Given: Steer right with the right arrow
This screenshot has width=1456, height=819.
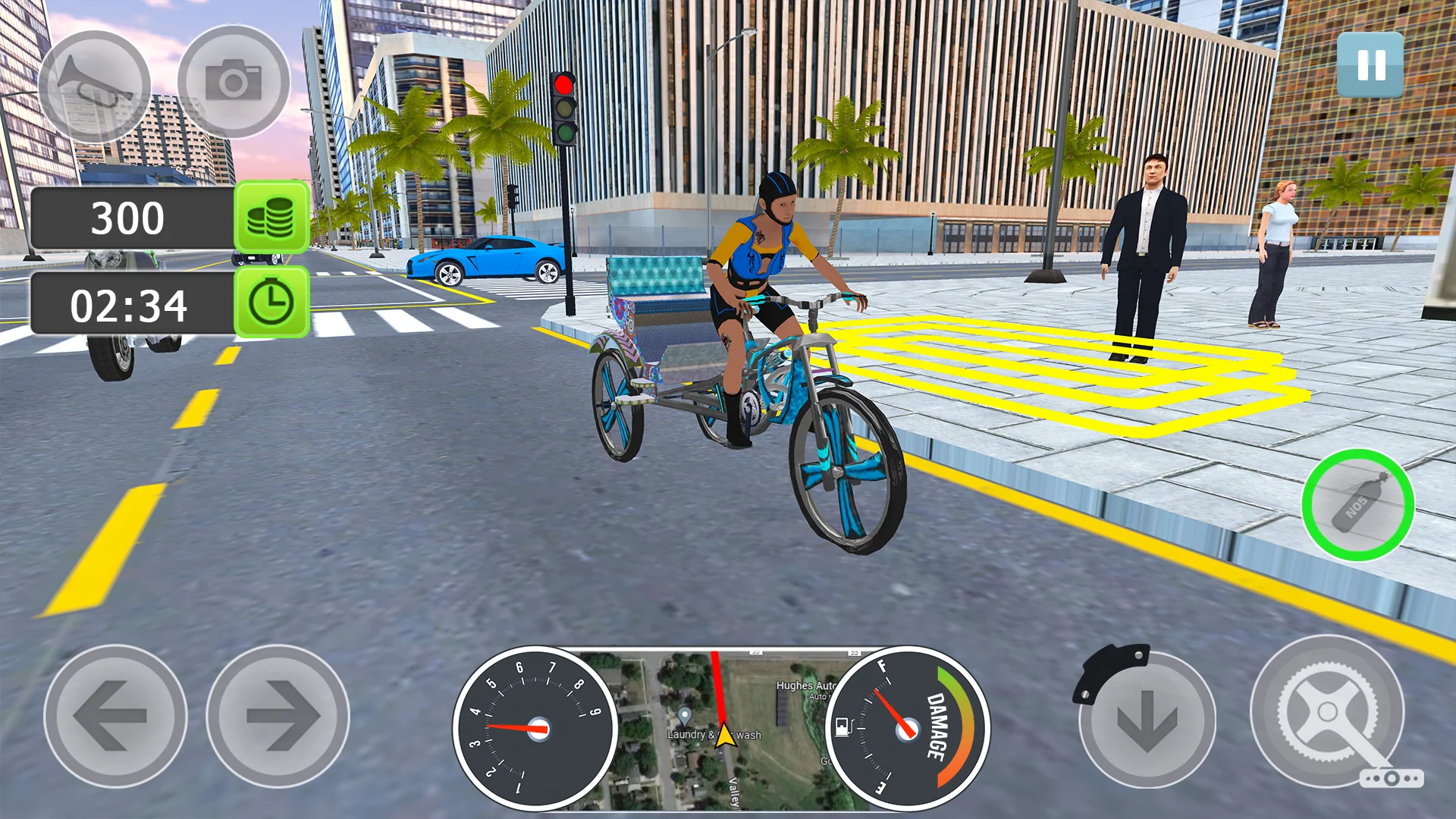Looking at the screenshot, I should coord(278,716).
